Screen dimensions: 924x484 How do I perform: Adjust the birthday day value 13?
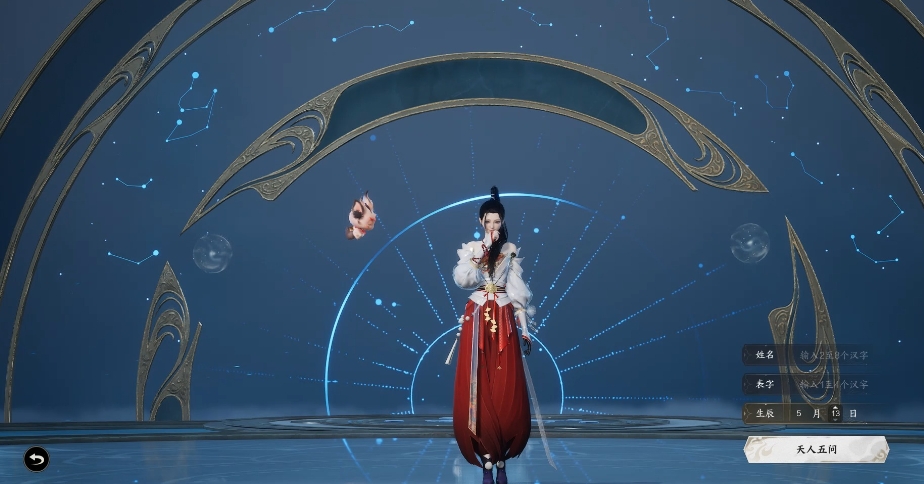835,413
